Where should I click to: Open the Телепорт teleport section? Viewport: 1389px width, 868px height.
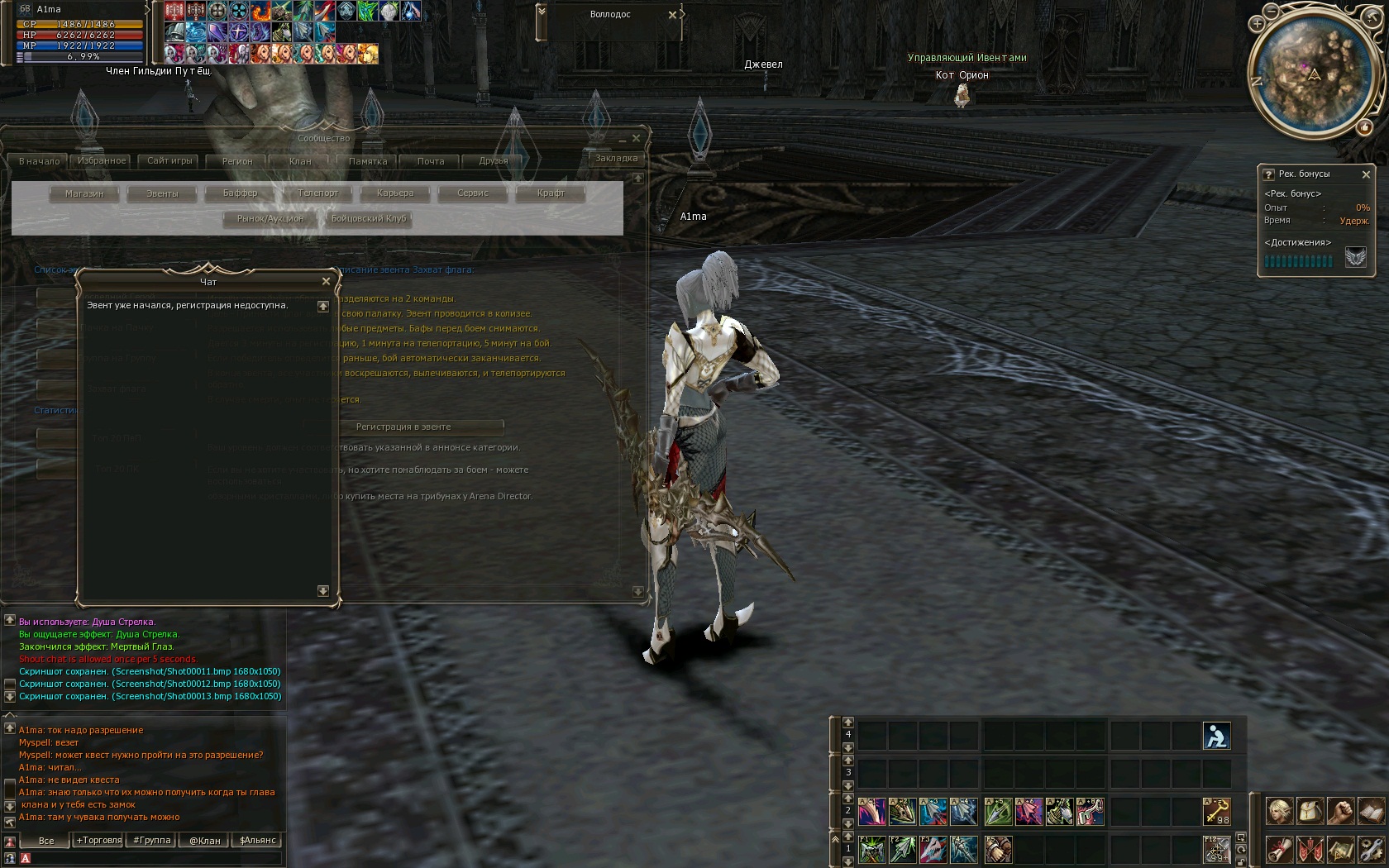click(317, 193)
